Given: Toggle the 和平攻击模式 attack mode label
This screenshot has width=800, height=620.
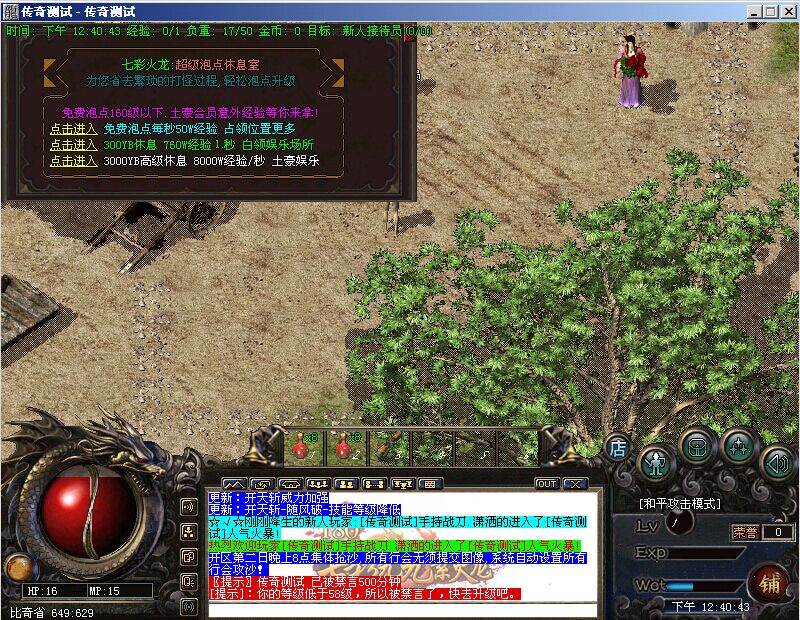Looking at the screenshot, I should pyautogui.click(x=680, y=503).
